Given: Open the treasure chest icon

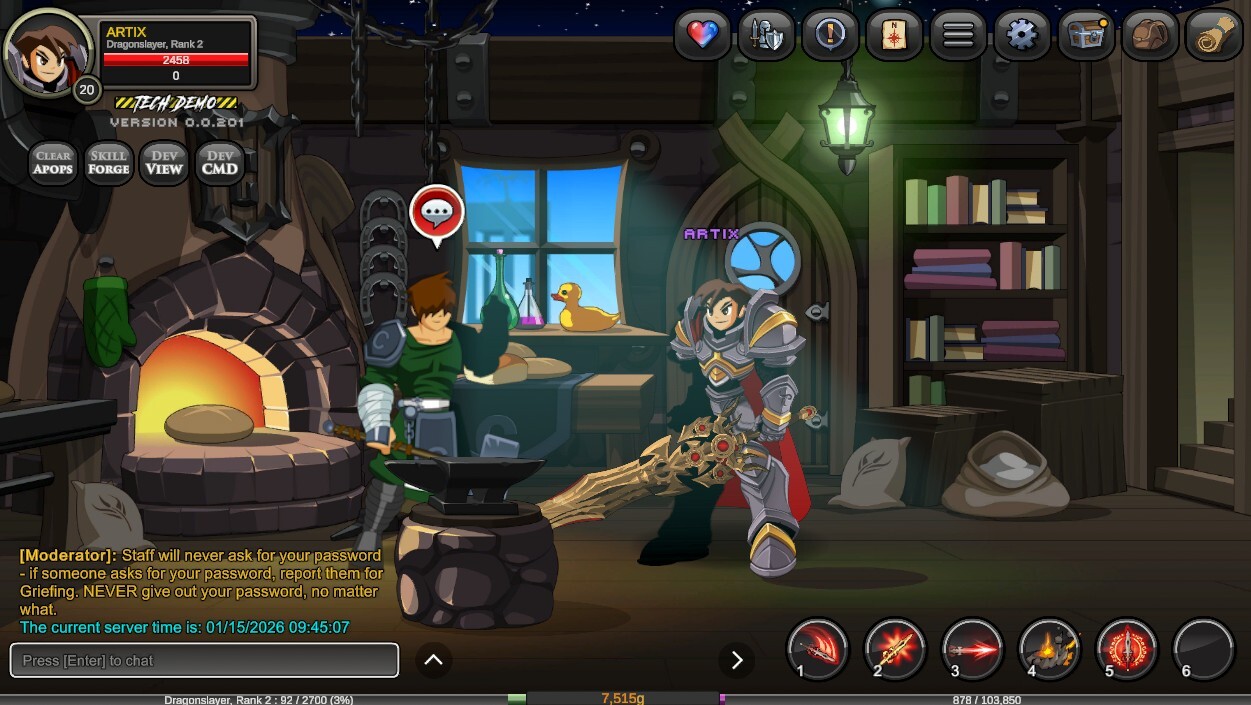Looking at the screenshot, I should click(1086, 36).
